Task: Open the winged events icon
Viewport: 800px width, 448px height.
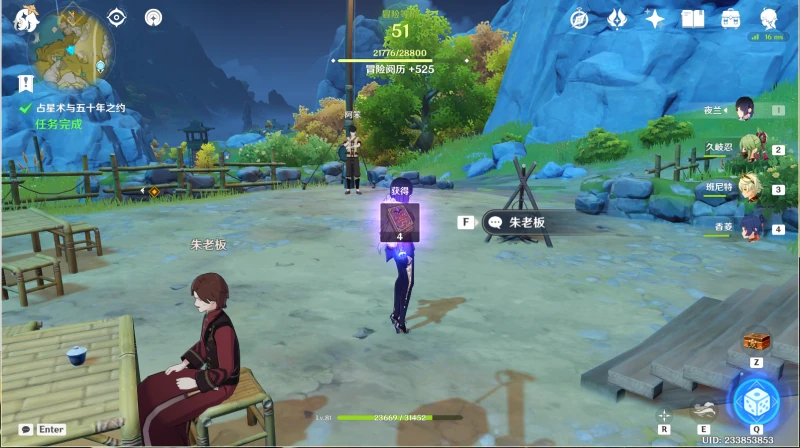Action: tap(617, 19)
